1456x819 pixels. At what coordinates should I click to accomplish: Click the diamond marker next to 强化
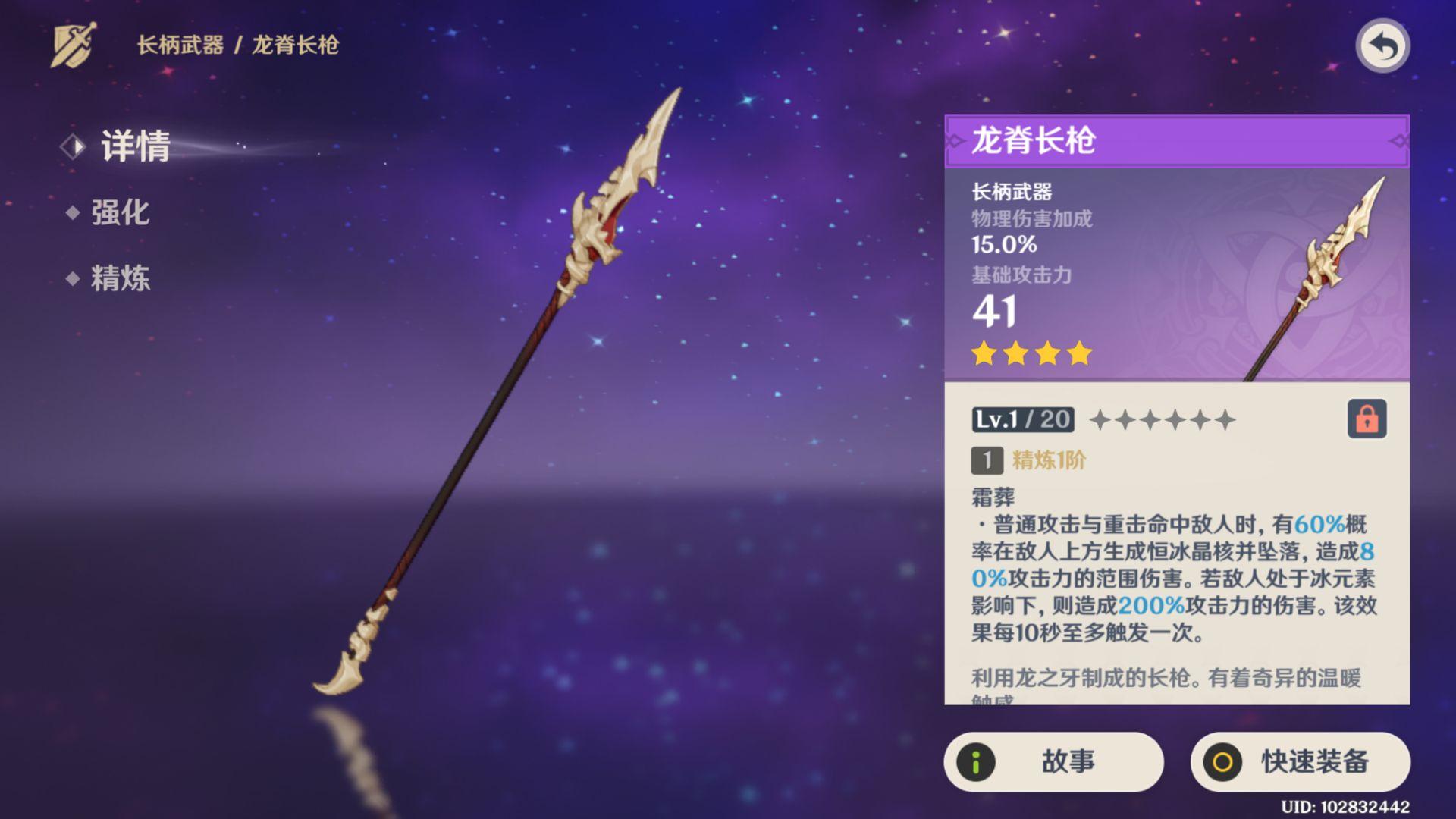pyautogui.click(x=74, y=213)
